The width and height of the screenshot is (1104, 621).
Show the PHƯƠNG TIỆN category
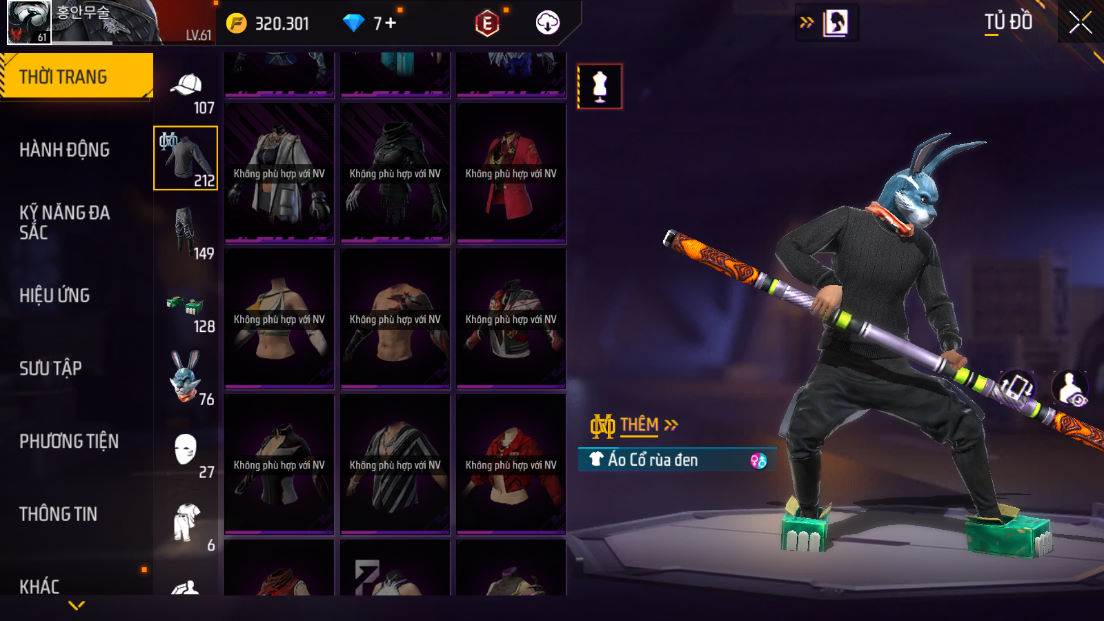coord(69,441)
